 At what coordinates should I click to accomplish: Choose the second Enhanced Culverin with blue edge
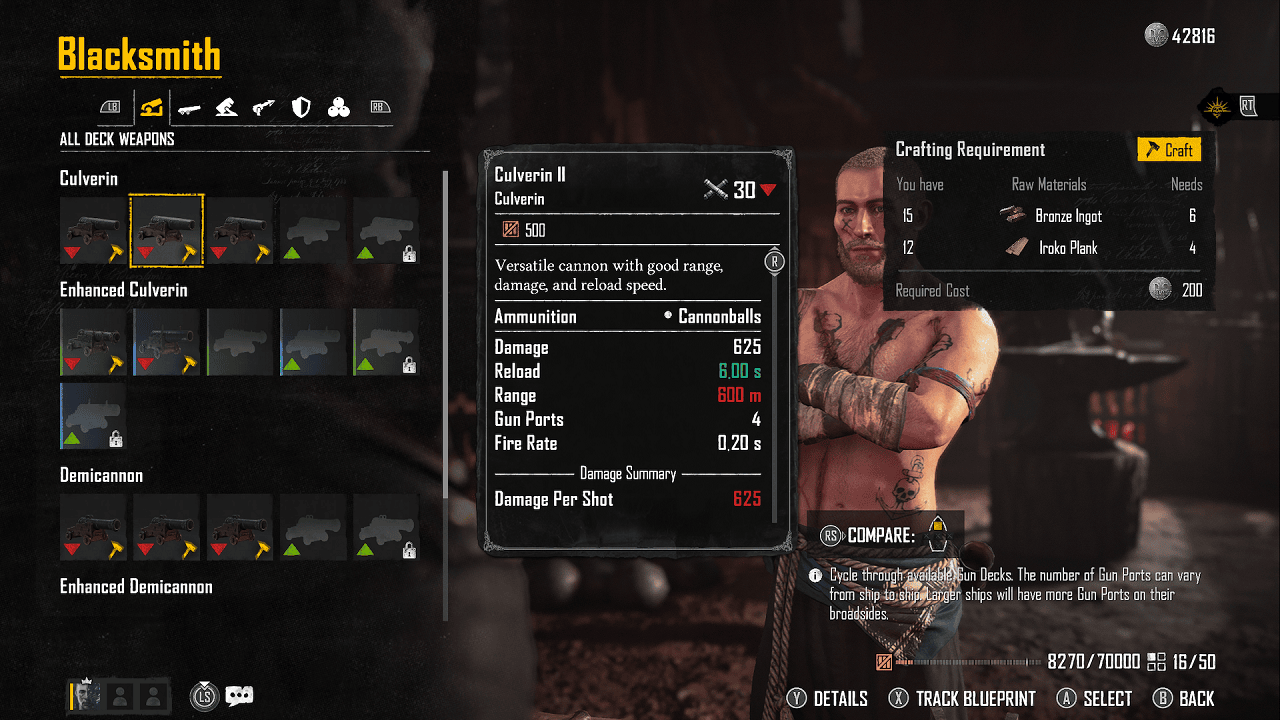tap(167, 341)
